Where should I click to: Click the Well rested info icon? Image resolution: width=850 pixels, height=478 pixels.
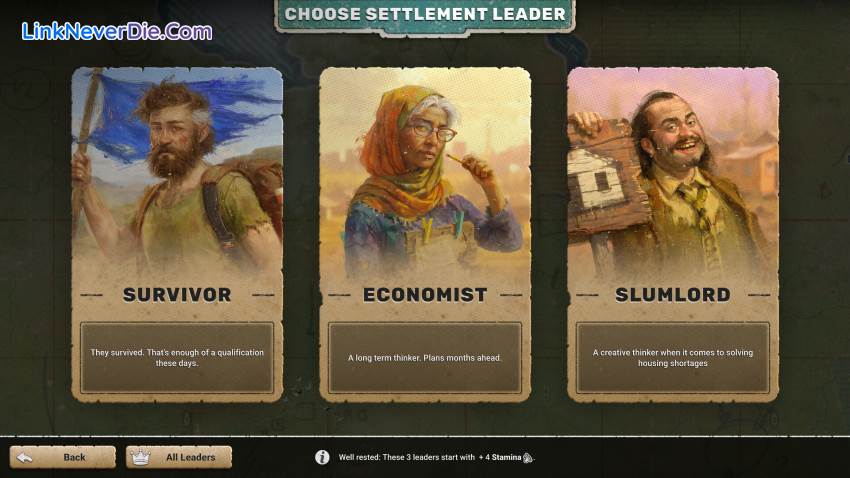point(322,457)
